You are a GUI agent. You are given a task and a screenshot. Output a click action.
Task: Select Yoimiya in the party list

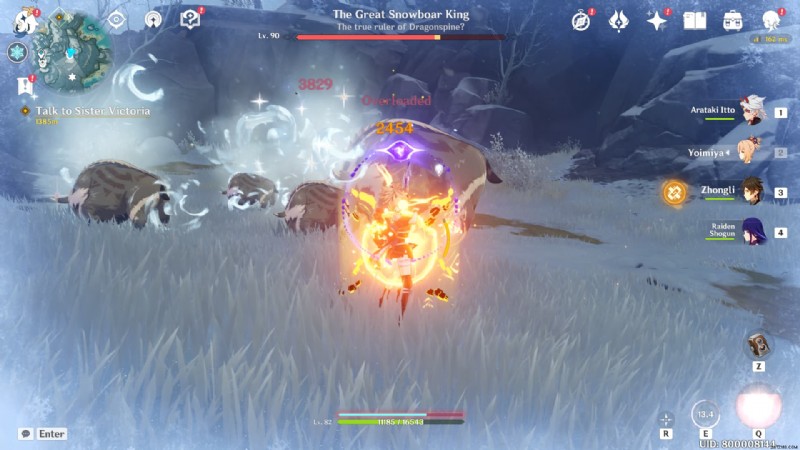pos(751,153)
